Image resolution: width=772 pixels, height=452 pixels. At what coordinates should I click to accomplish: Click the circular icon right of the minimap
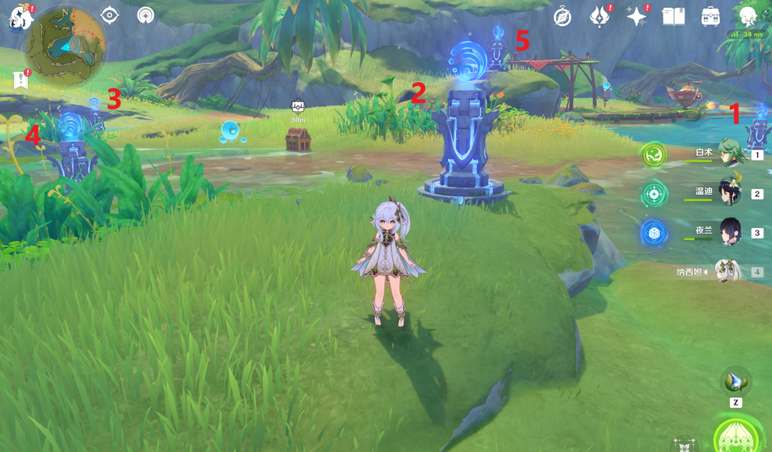point(147,16)
